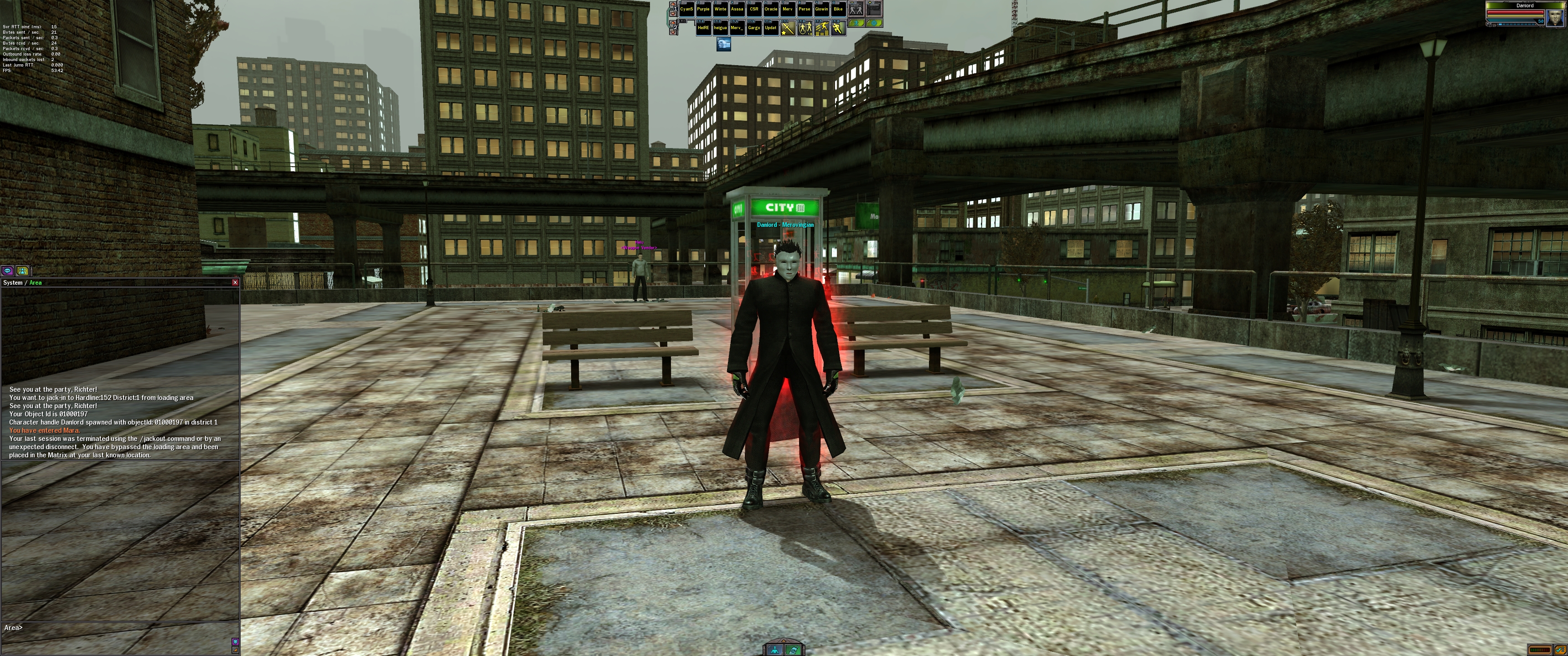Close the System / Area chat window

coord(235,282)
